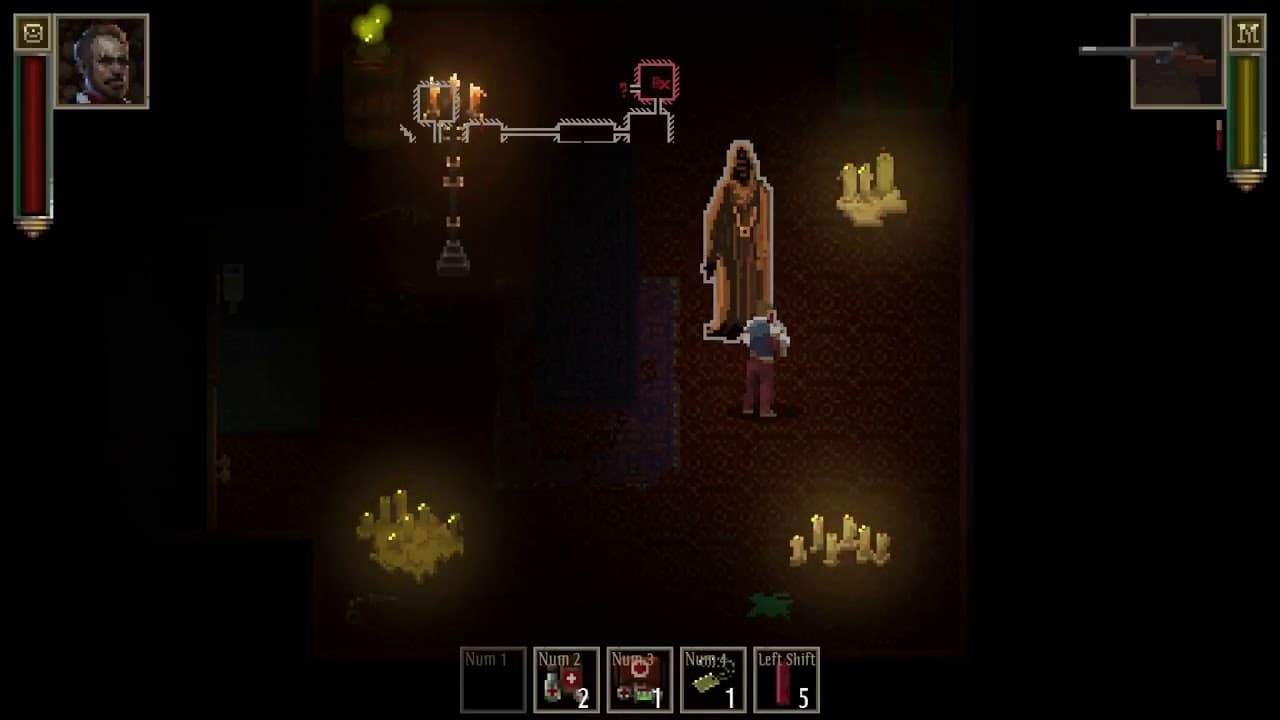
Task: Activate the dynamite item in slot Num 4
Action: tap(713, 681)
